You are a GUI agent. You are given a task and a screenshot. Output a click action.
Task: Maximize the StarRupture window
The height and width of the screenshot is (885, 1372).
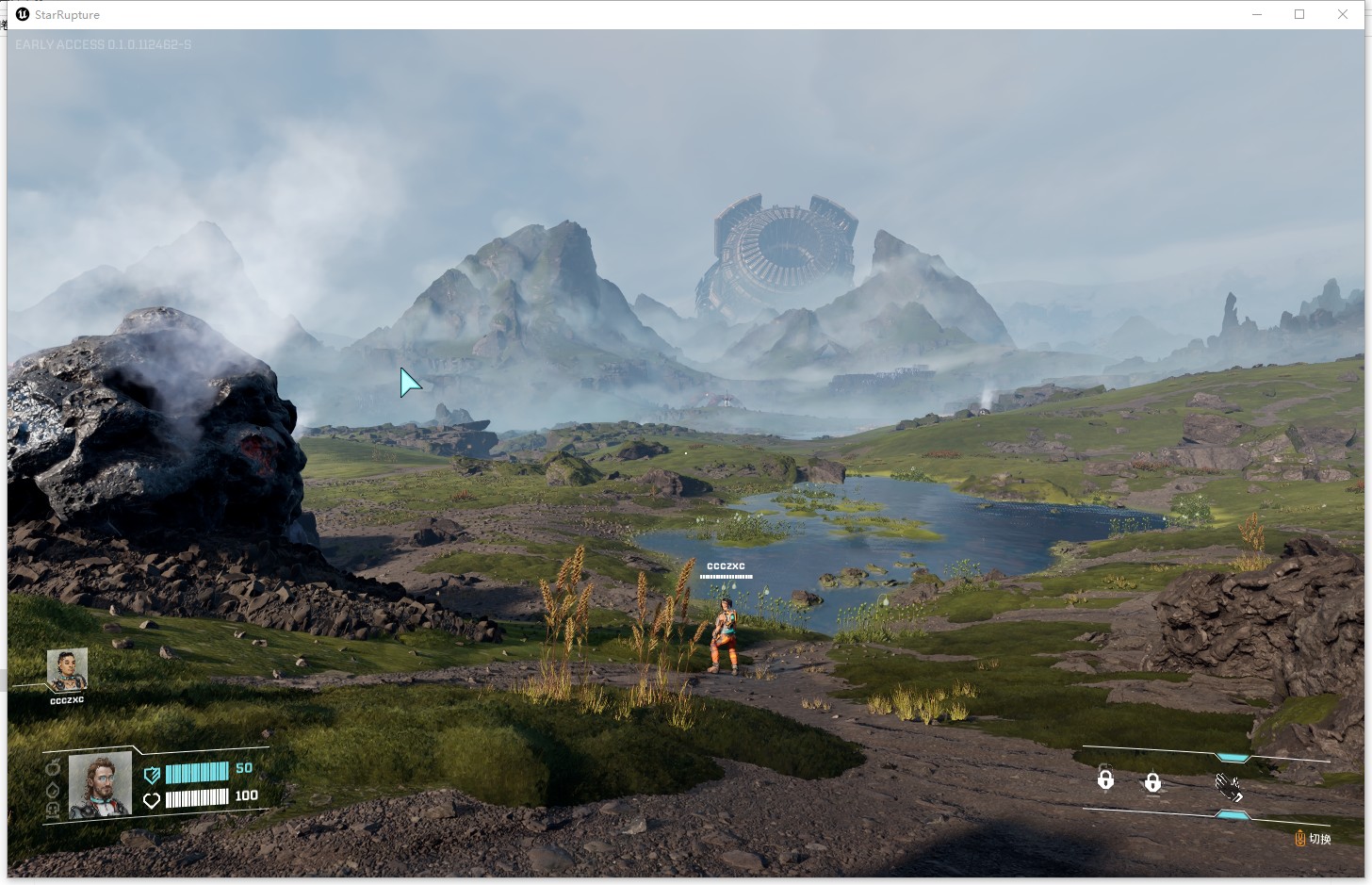click(1299, 14)
